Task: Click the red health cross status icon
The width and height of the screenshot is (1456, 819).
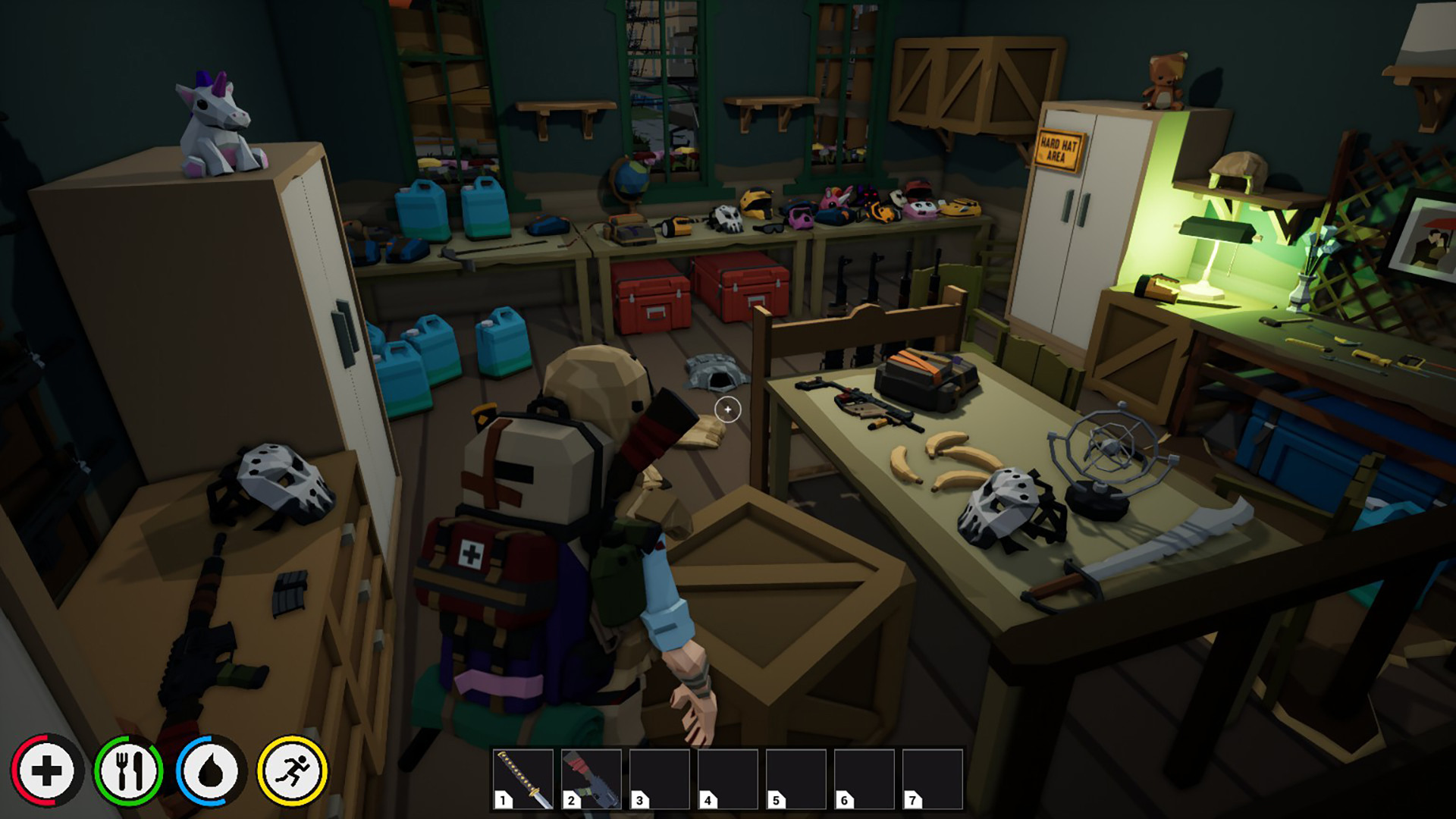Action: [47, 770]
